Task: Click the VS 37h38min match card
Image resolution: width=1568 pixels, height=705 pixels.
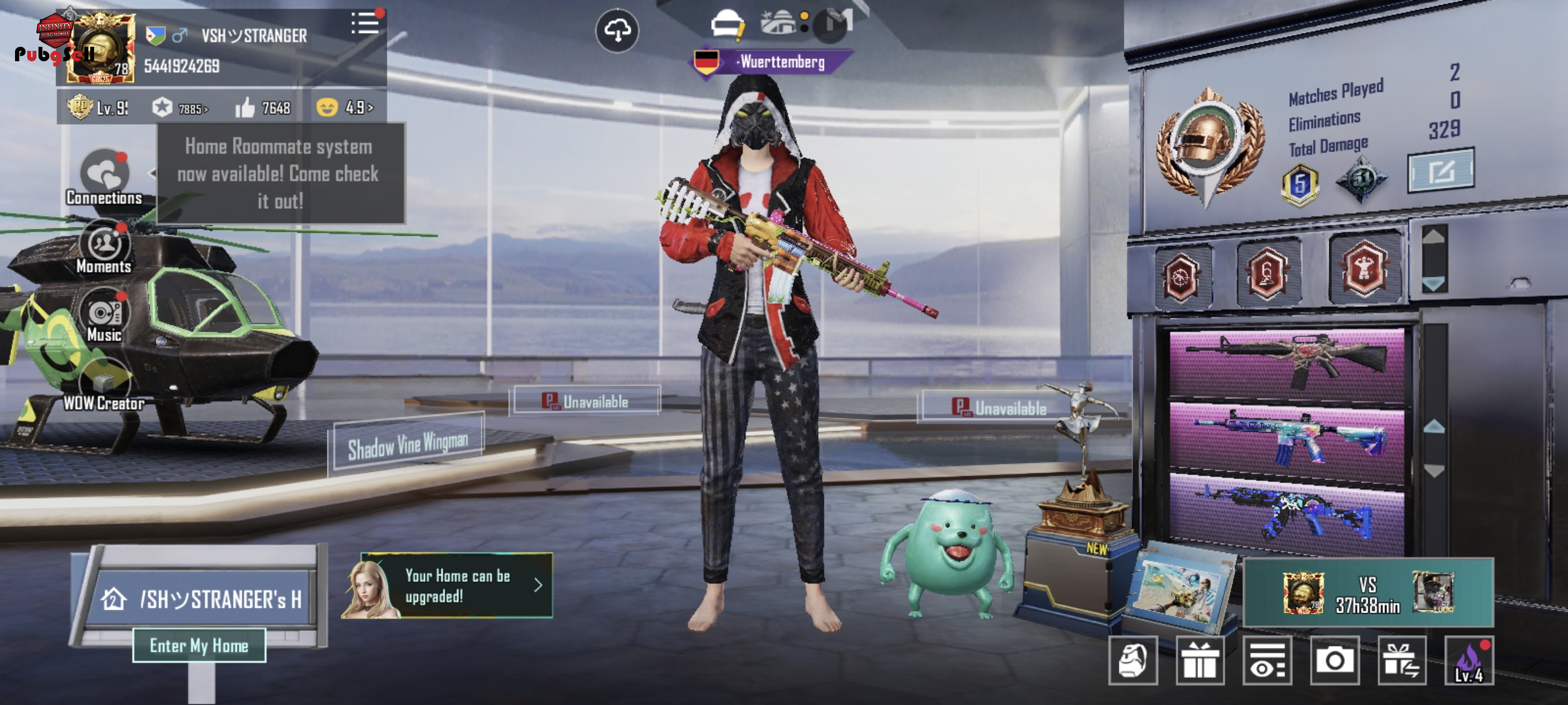Action: click(1367, 592)
